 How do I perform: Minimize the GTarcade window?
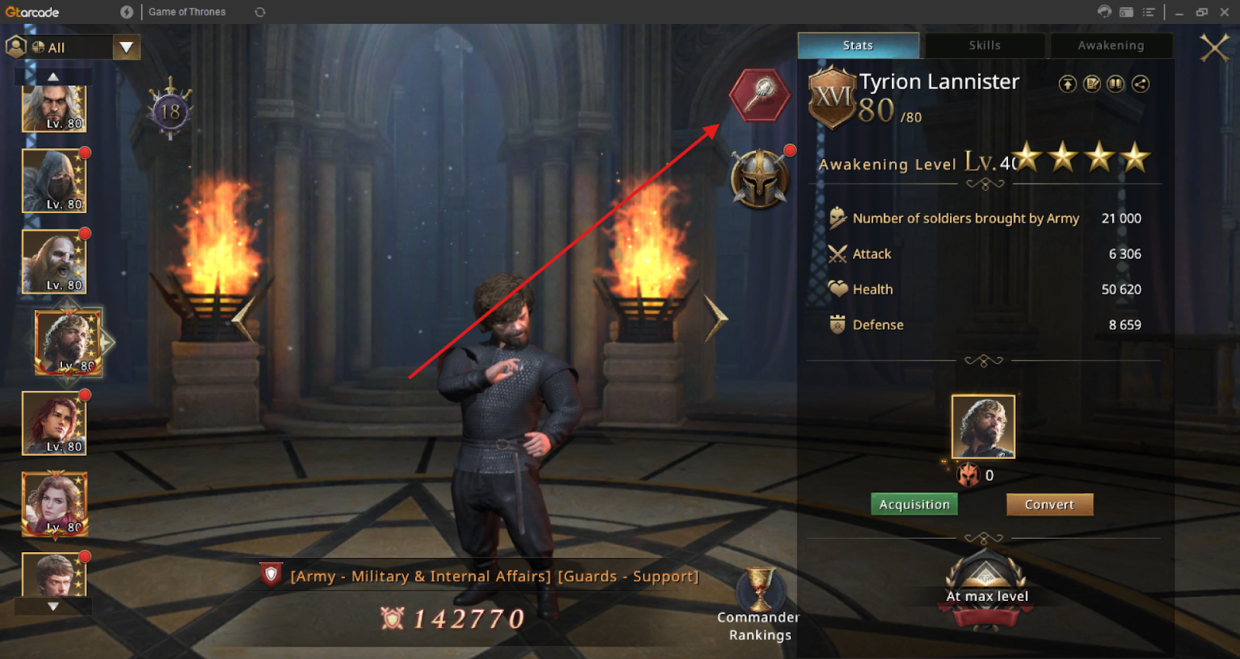point(1179,12)
